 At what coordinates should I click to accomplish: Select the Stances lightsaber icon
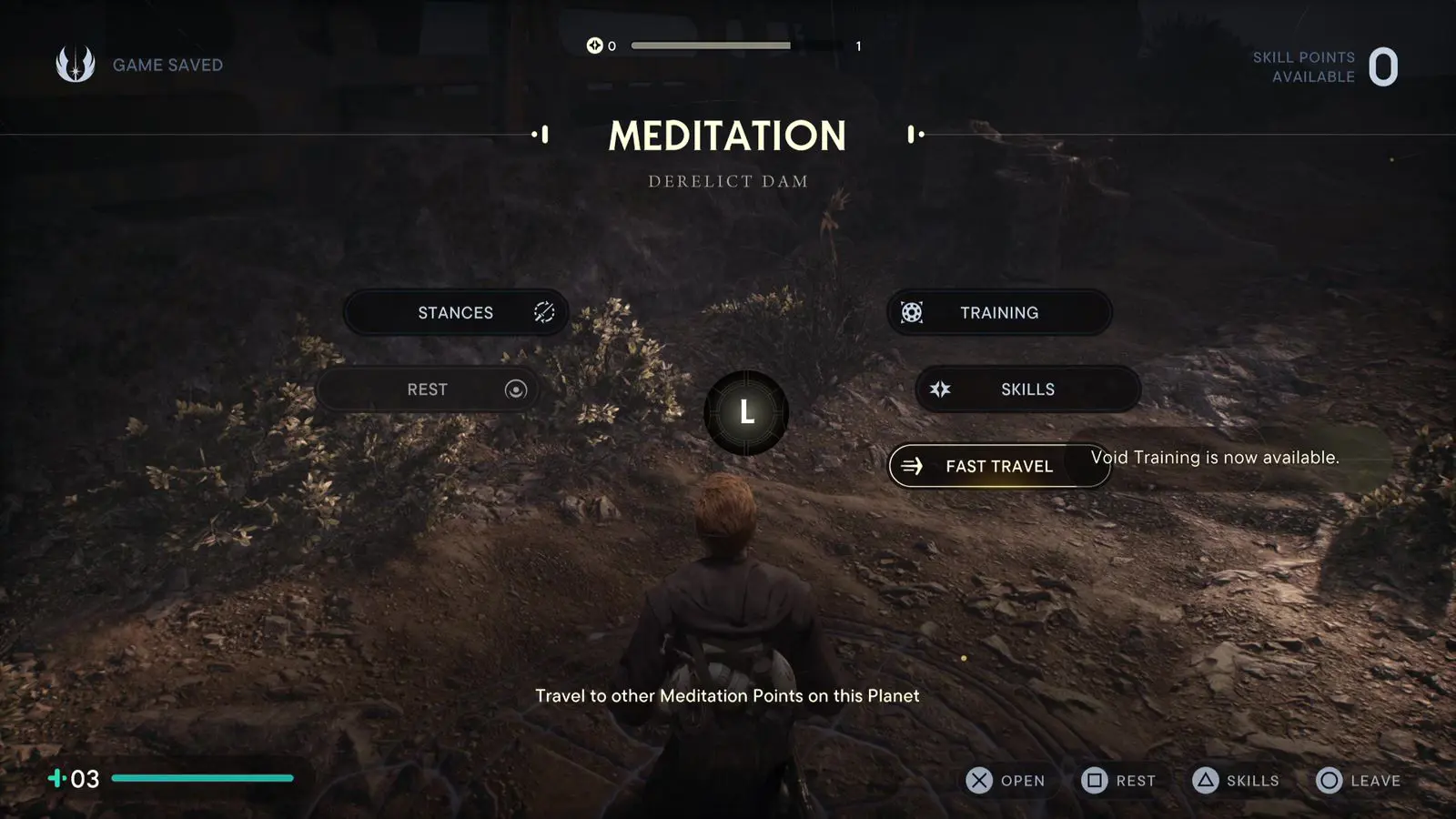click(543, 312)
